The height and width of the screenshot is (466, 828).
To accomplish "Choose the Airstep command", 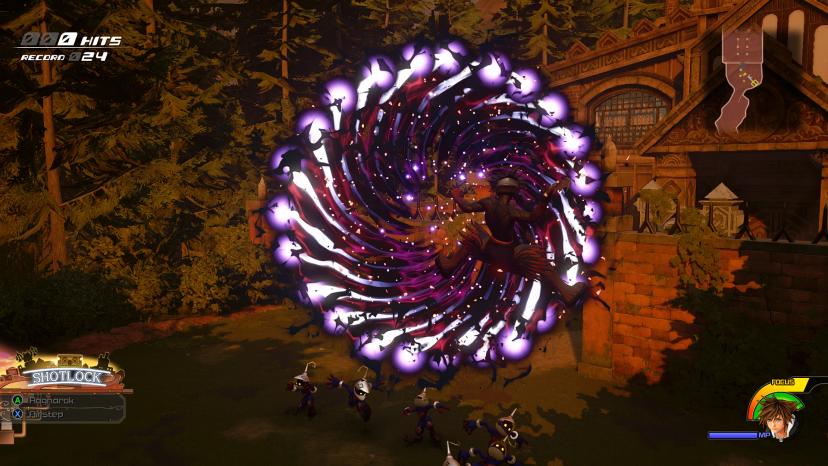I will click(x=50, y=413).
